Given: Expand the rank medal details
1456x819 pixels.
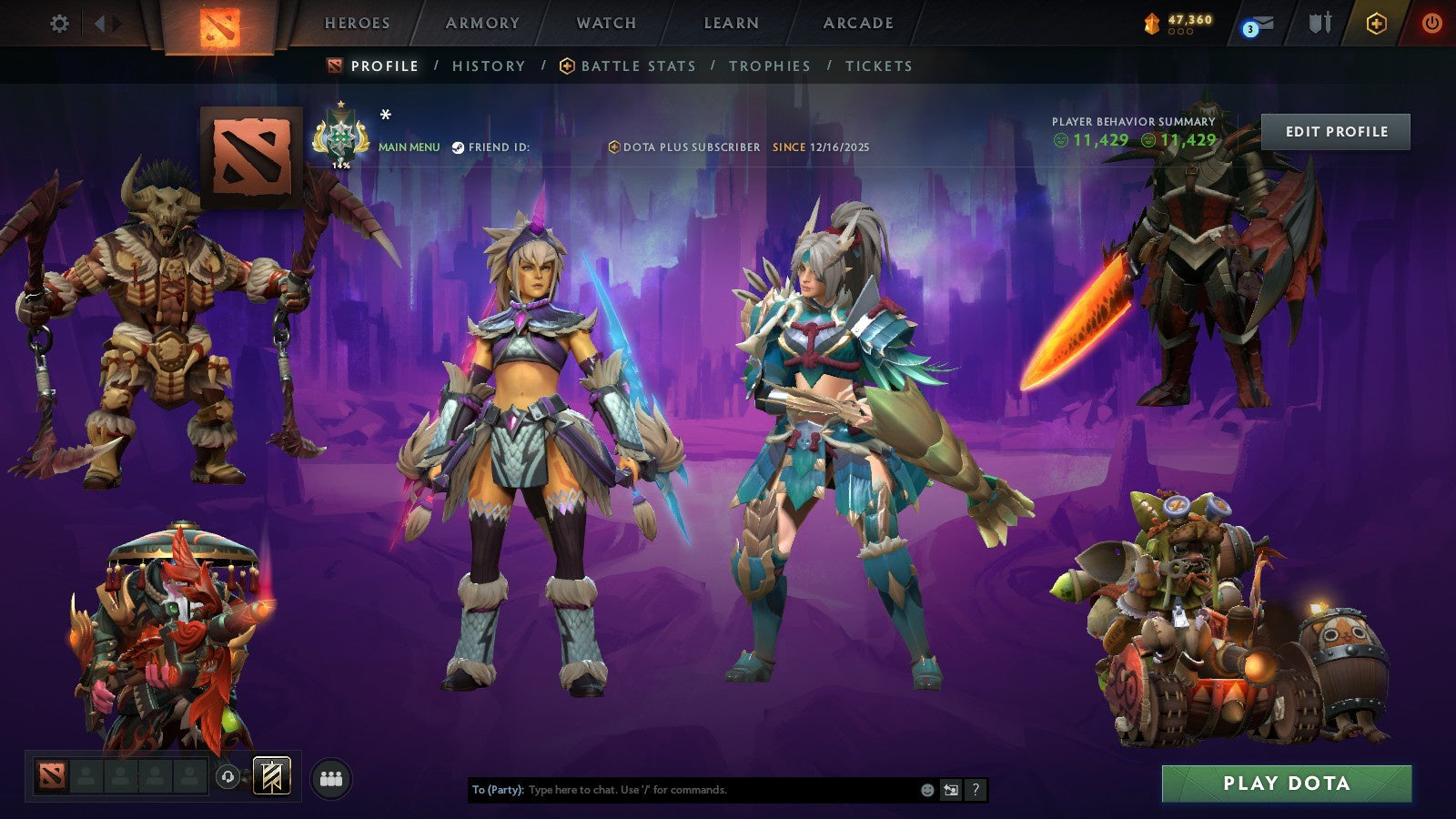Looking at the screenshot, I should pyautogui.click(x=341, y=135).
